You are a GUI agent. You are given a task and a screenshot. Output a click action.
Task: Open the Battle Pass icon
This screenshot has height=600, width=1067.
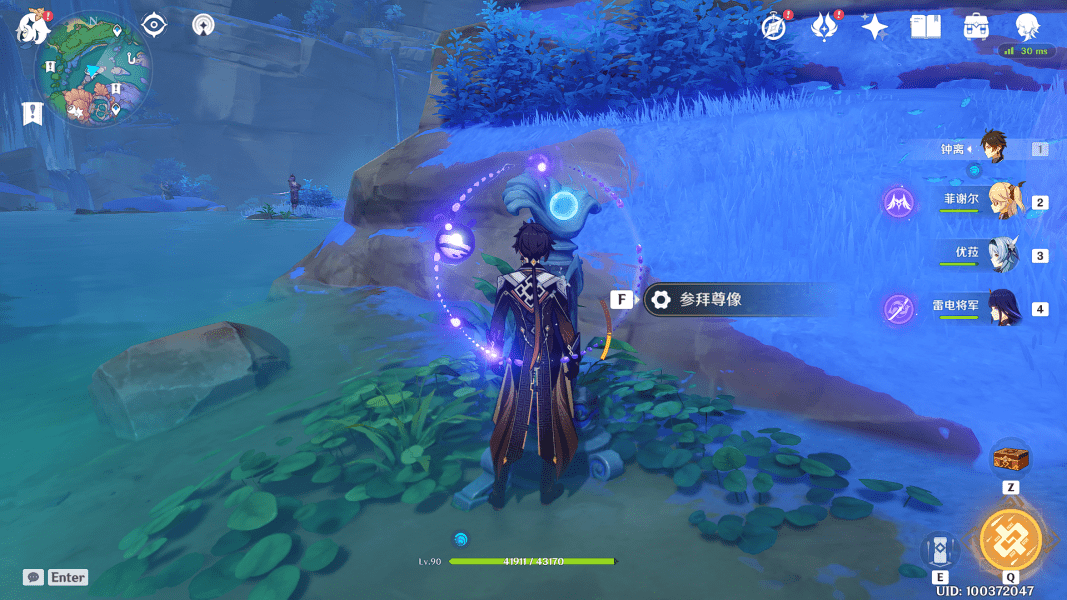coord(823,27)
